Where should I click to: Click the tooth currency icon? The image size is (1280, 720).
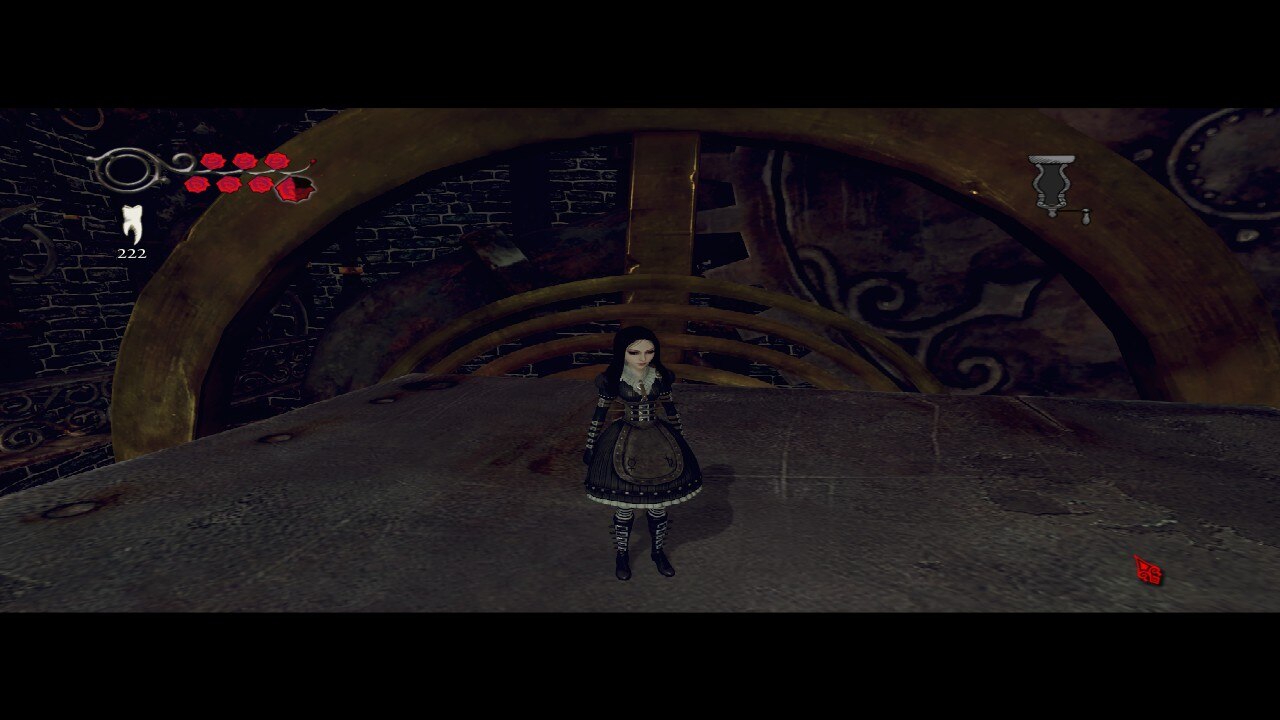click(x=132, y=224)
